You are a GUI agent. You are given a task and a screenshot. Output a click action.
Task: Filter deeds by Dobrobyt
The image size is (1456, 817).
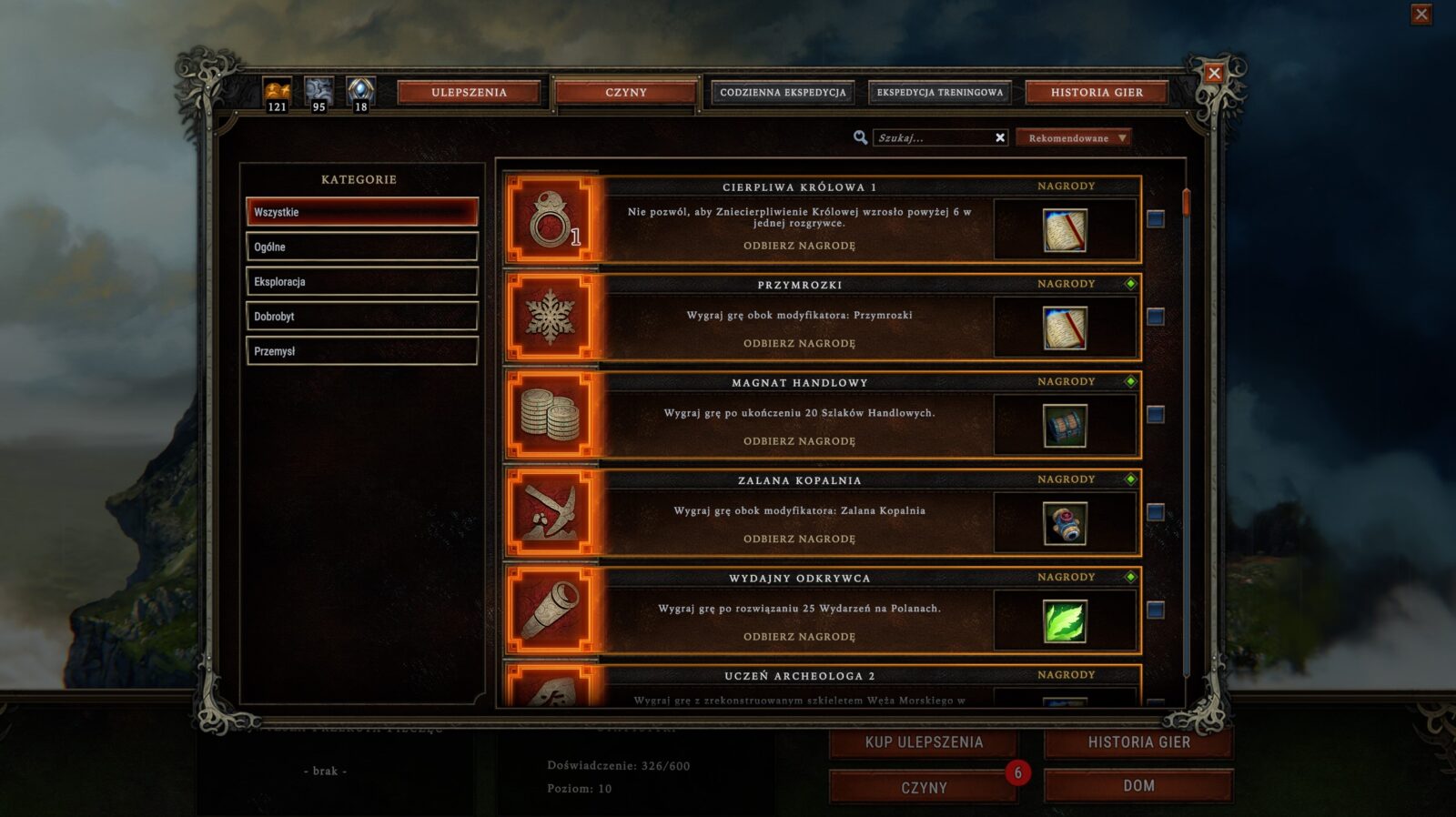pyautogui.click(x=361, y=317)
